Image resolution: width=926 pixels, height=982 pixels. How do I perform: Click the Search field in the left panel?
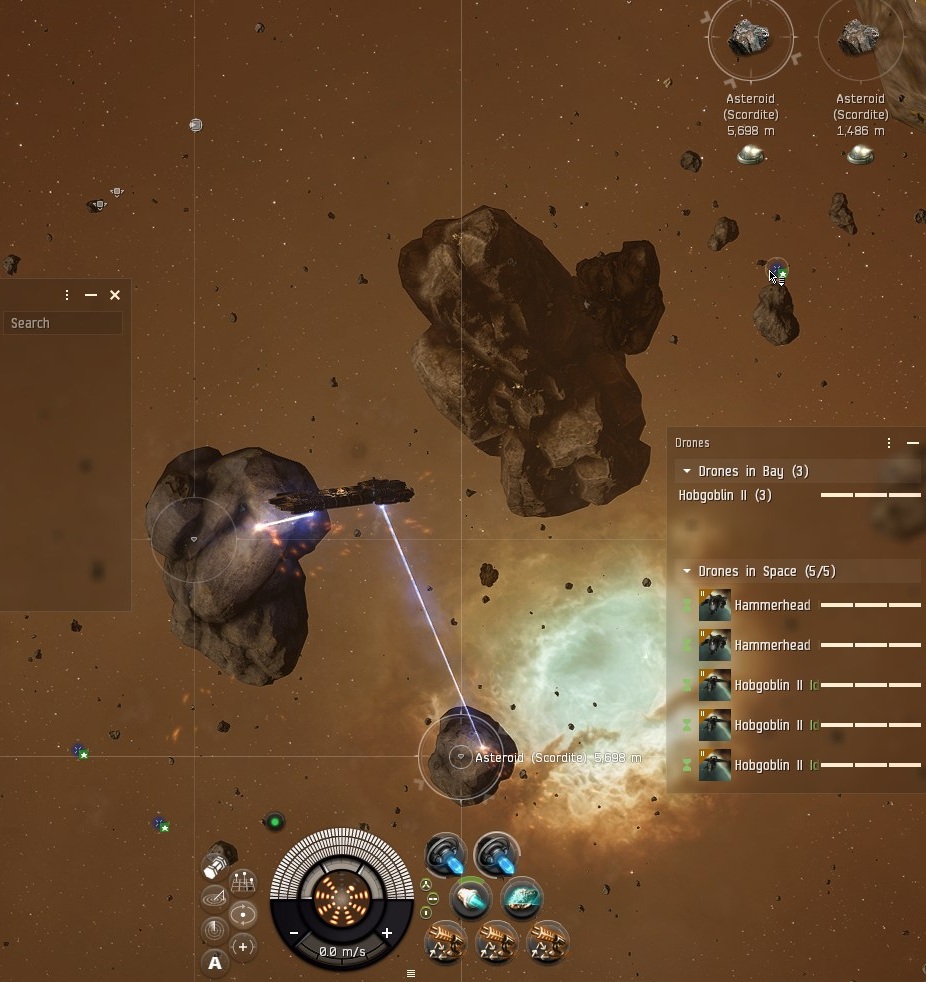63,323
